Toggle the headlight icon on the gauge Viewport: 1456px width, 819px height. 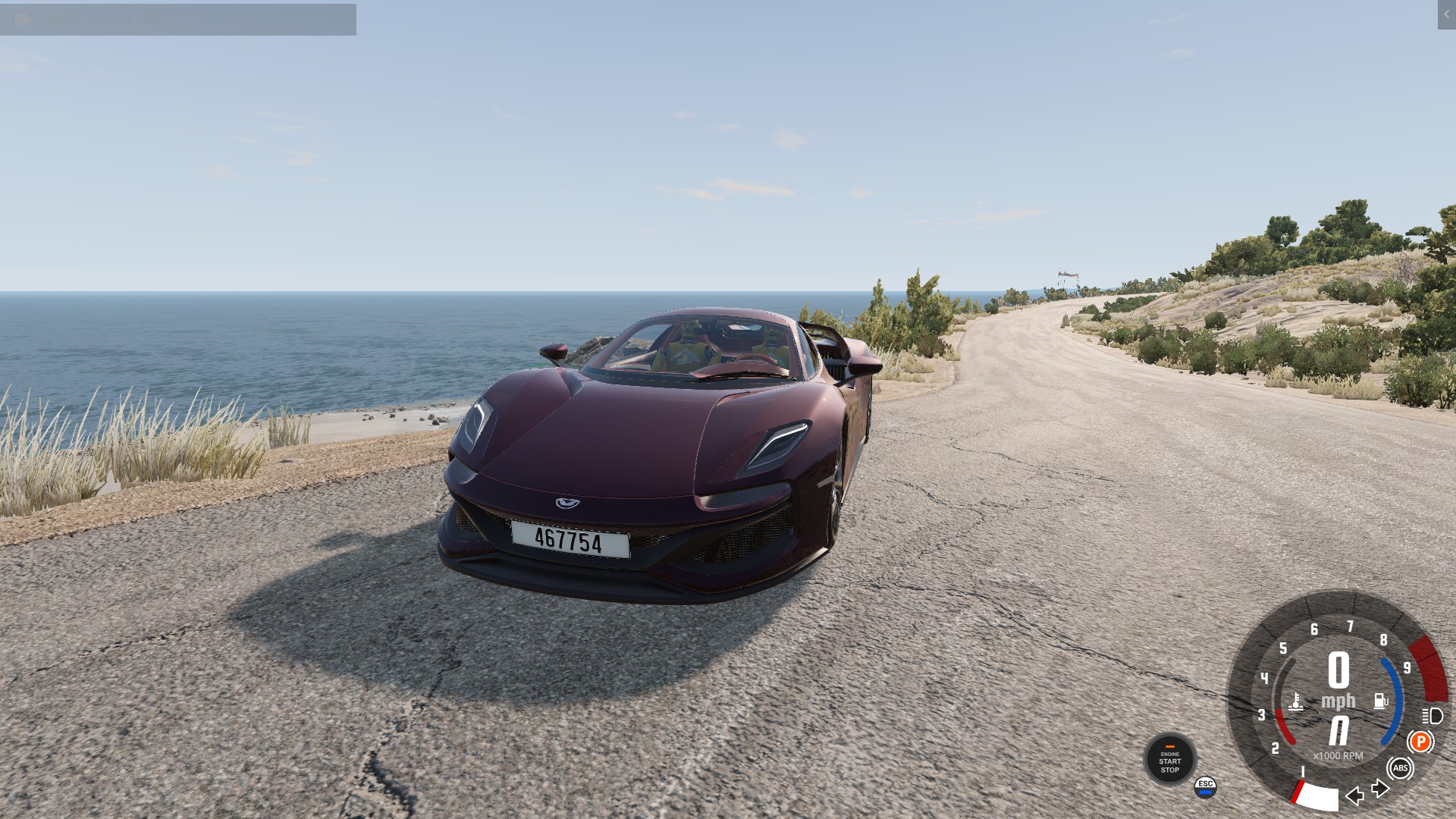tap(1432, 716)
